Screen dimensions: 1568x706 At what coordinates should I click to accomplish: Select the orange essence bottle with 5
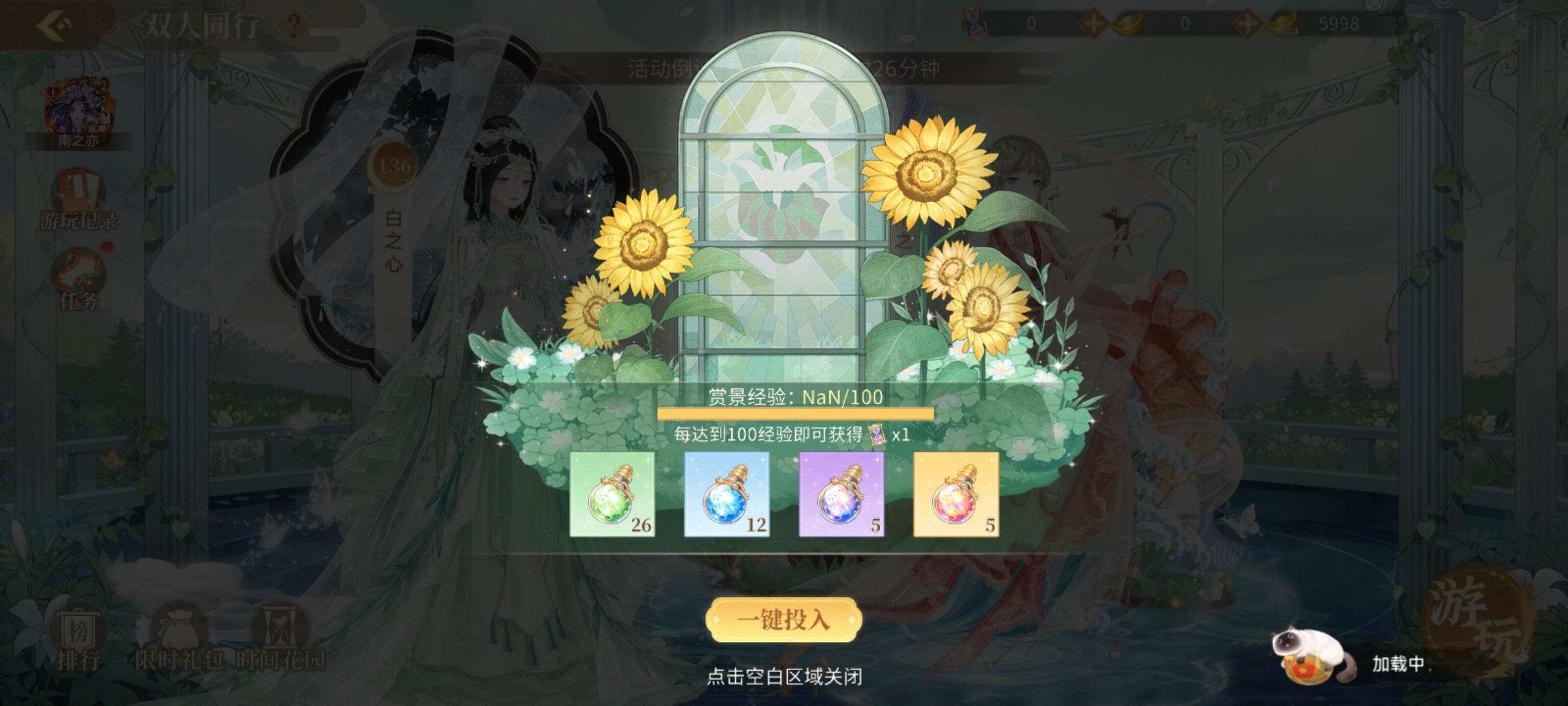955,494
